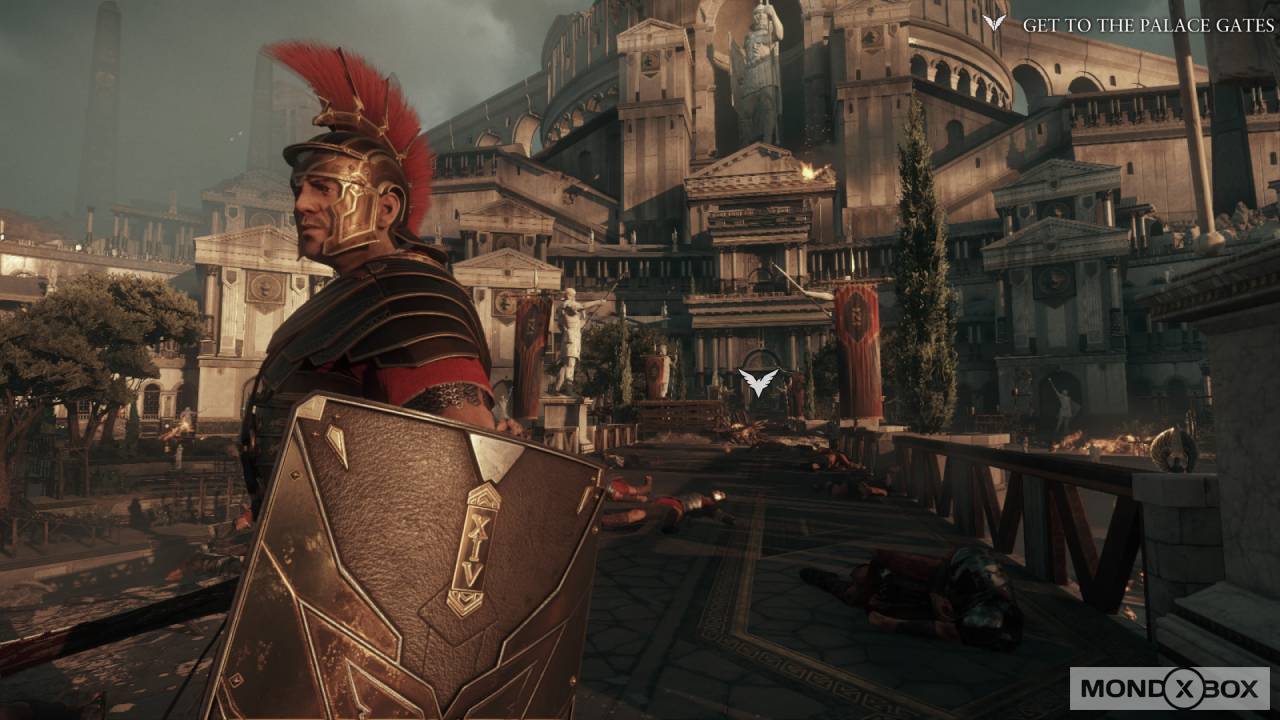Open the MondoXbox watermark logo
Screen dimensions: 1280x720
1169,688
